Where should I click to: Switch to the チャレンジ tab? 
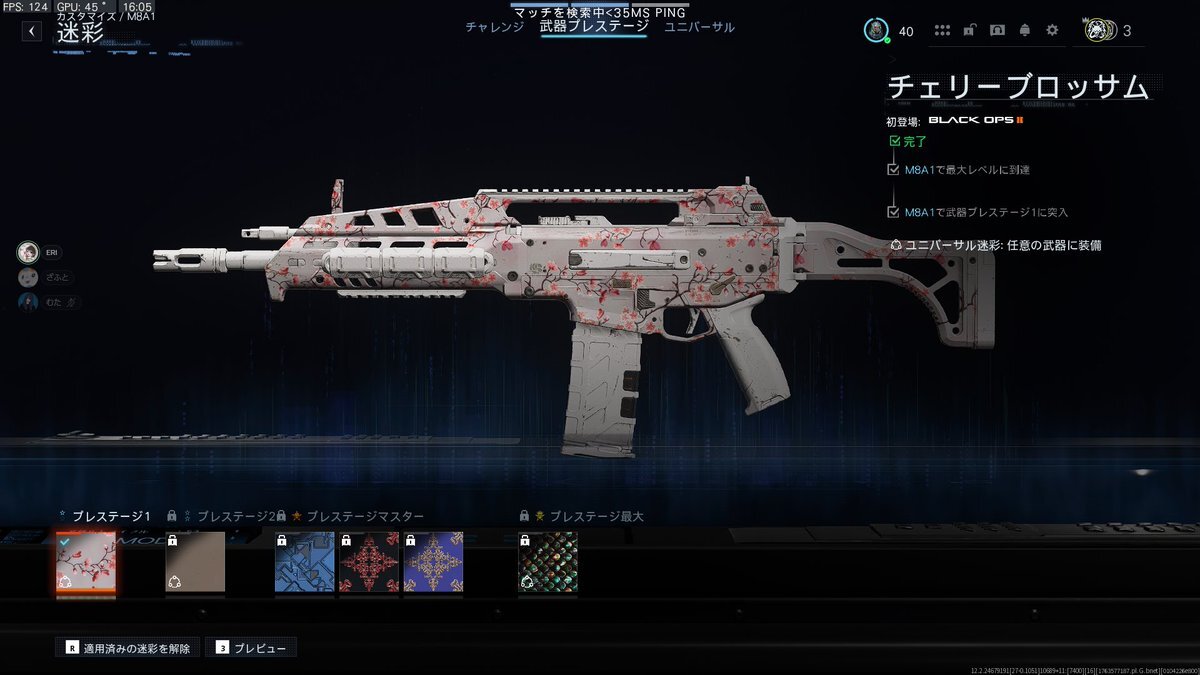(494, 27)
